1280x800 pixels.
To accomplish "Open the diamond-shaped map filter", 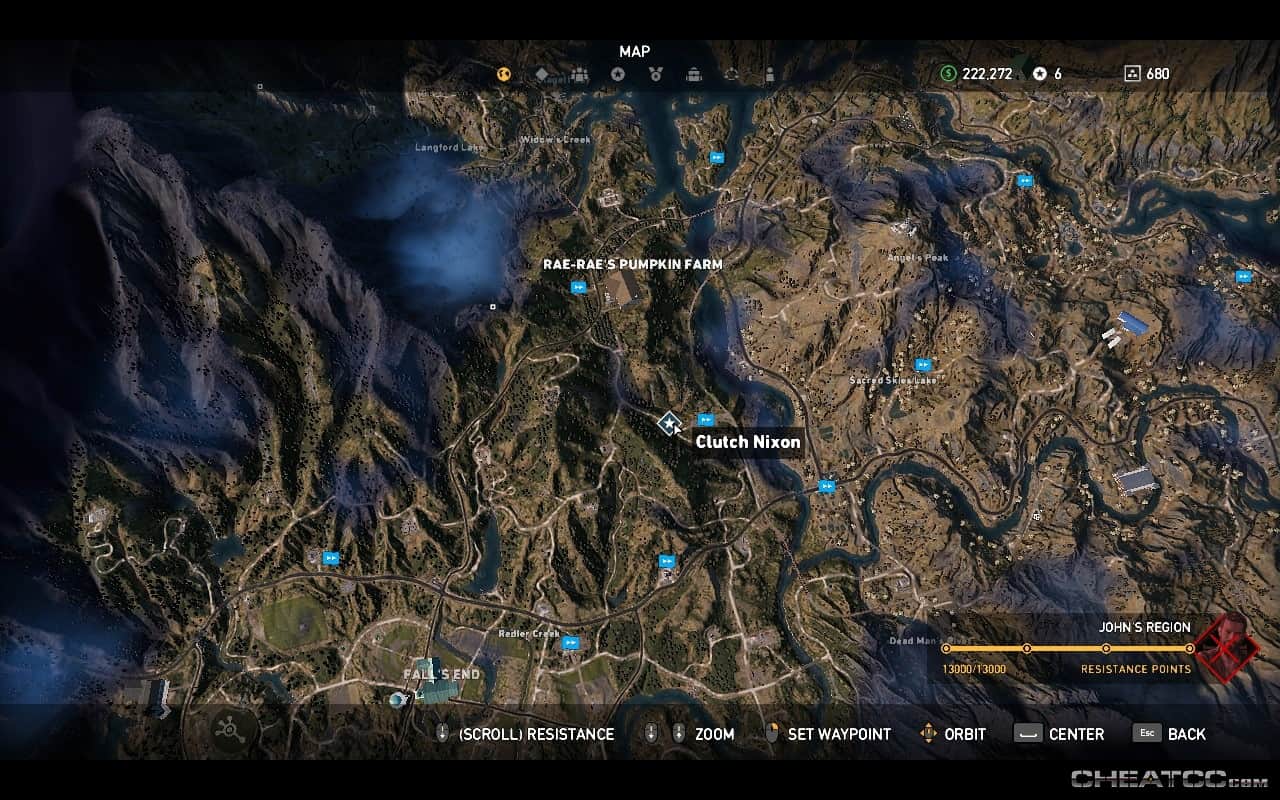I will click(x=541, y=74).
